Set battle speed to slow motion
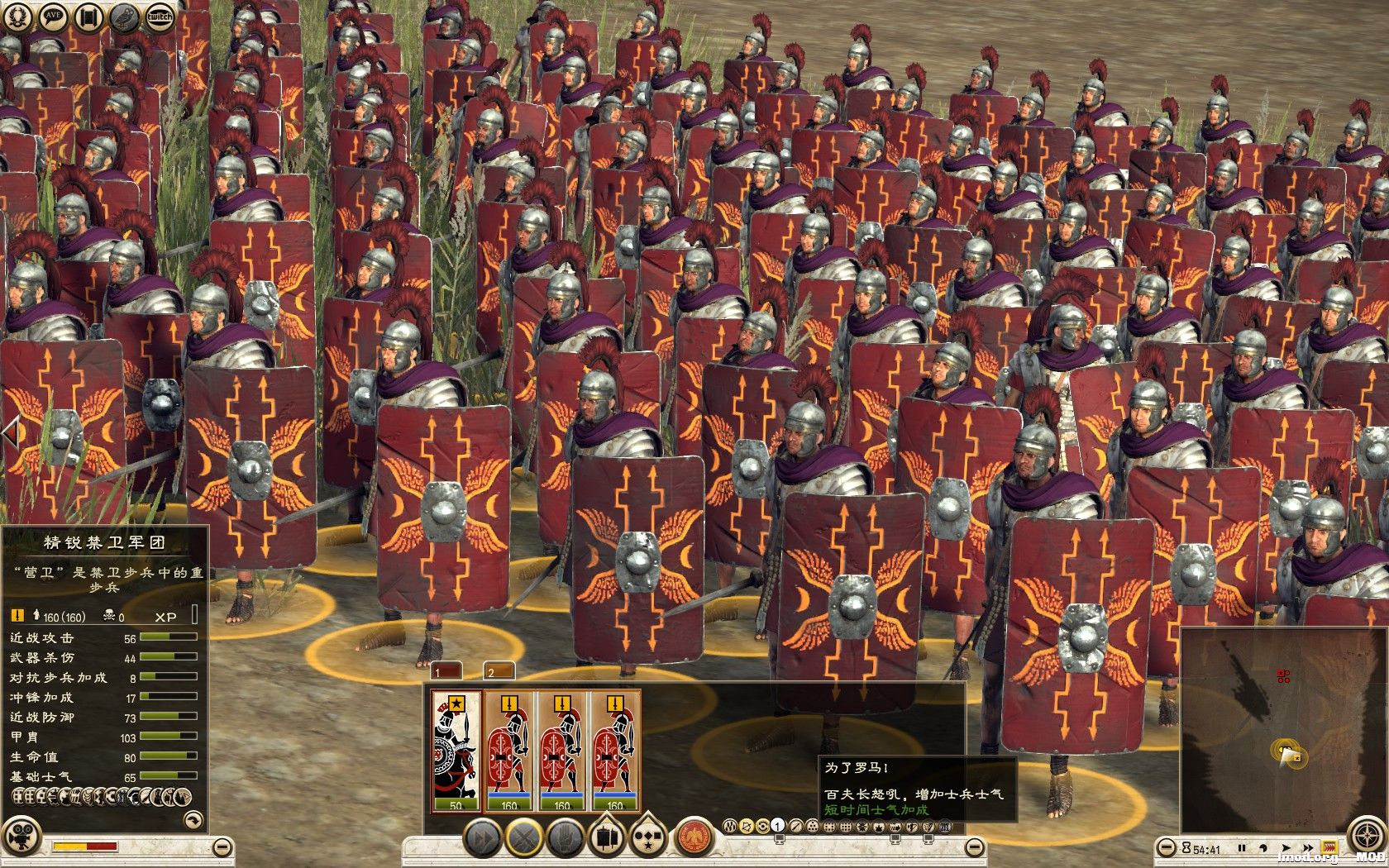This screenshot has width=1389, height=868. [x=1263, y=848]
